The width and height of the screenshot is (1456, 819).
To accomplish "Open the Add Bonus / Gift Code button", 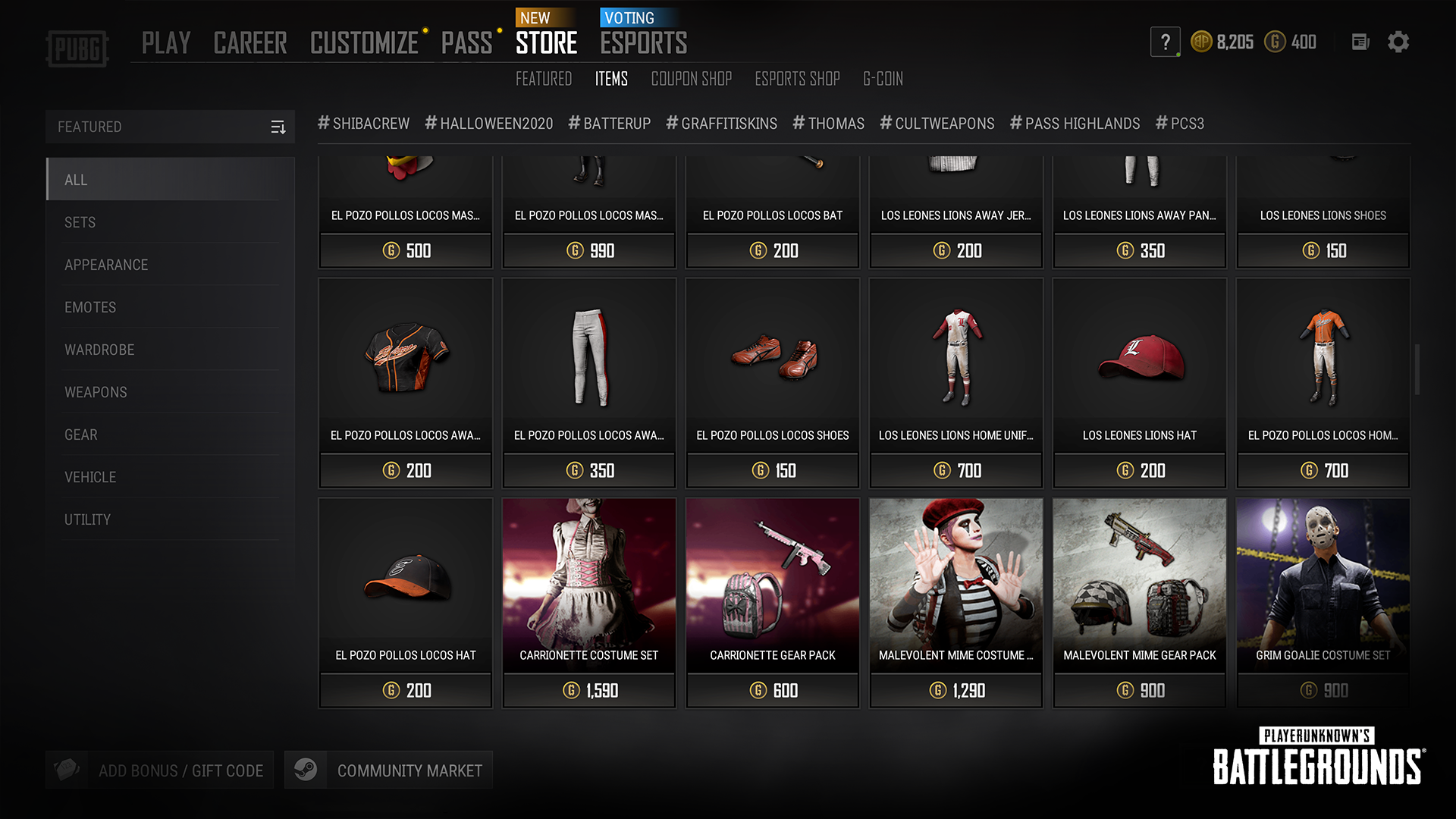I will pyautogui.click(x=180, y=769).
